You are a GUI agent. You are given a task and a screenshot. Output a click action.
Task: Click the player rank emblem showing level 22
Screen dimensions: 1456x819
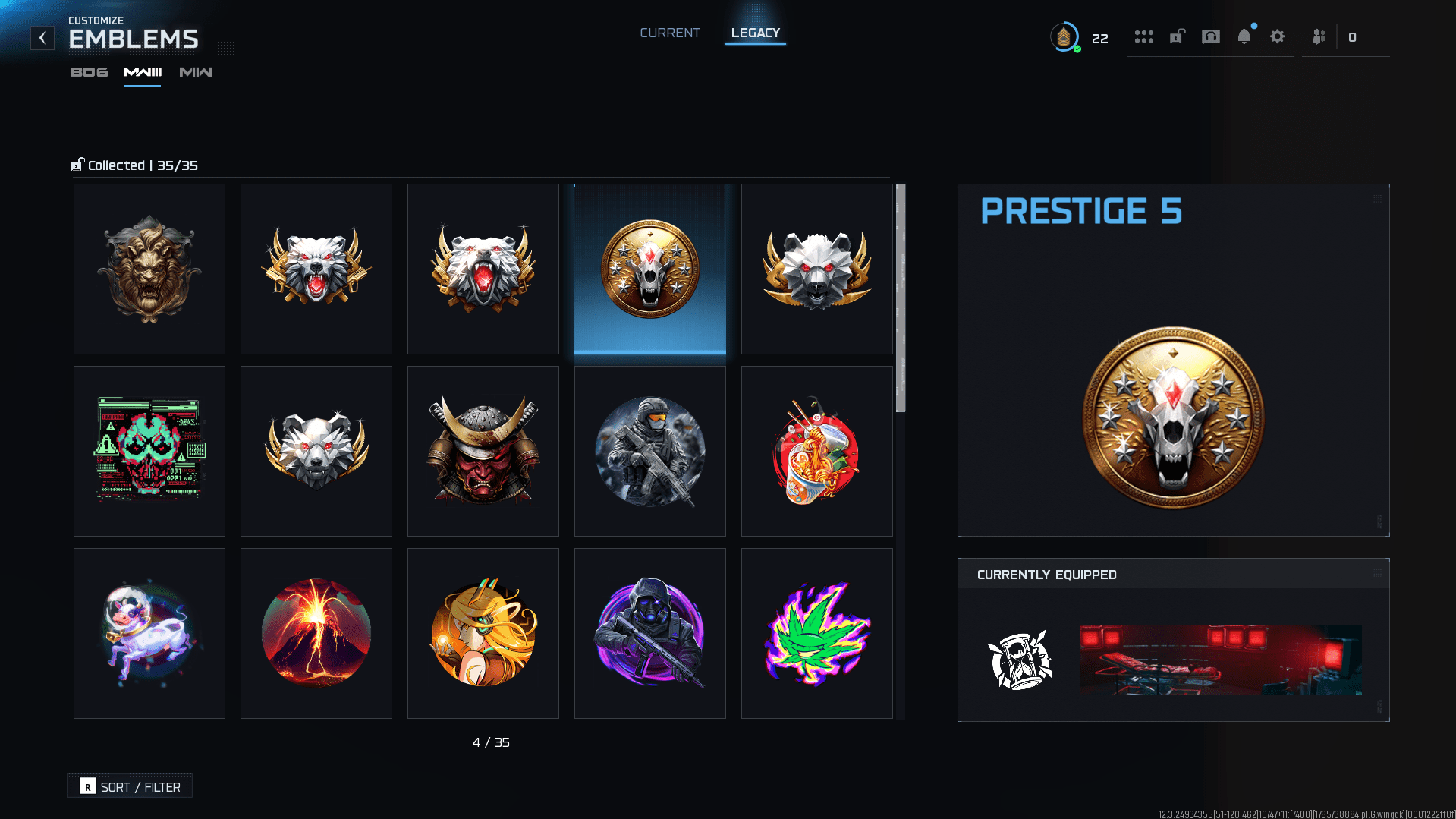1068,38
